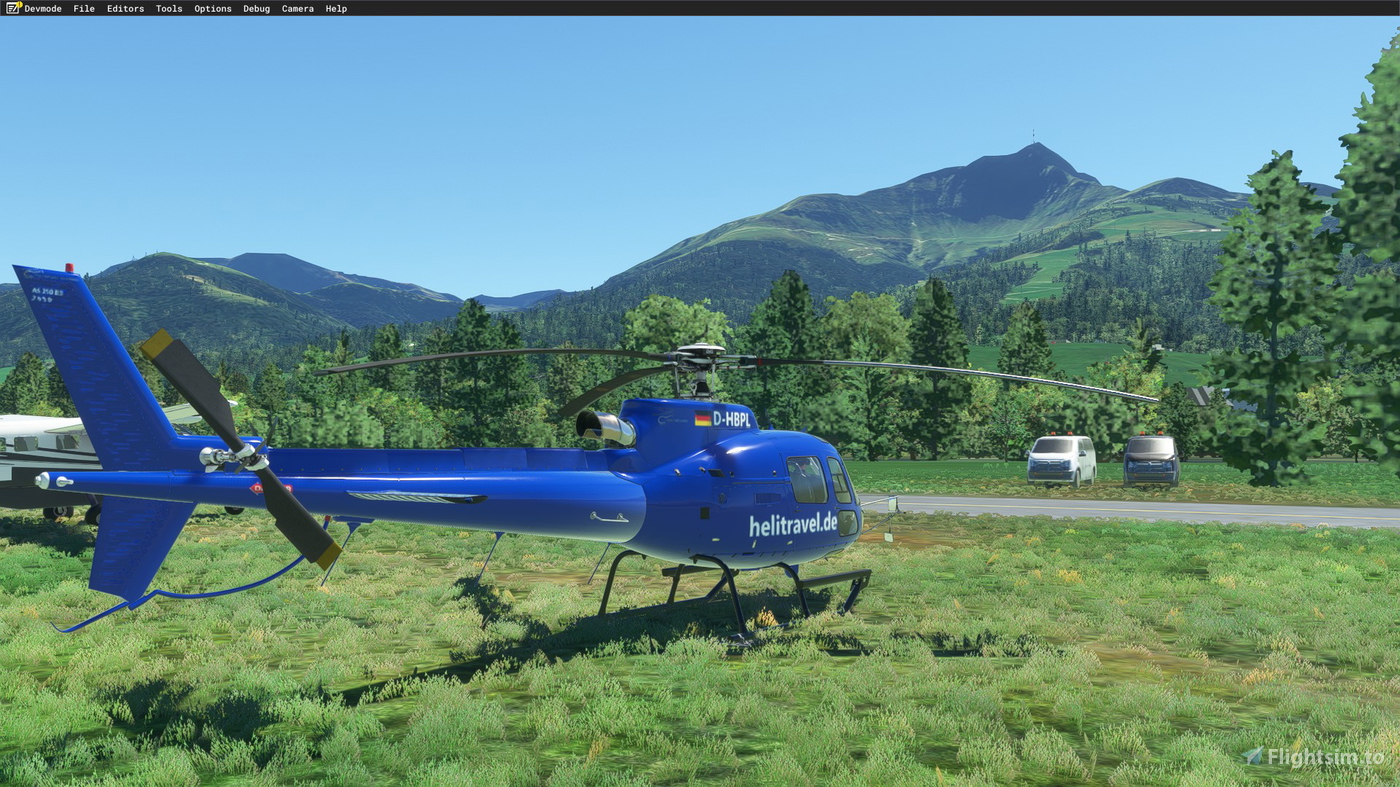Open the Camera menu
Image resolution: width=1400 pixels, height=787 pixels.
pos(297,8)
